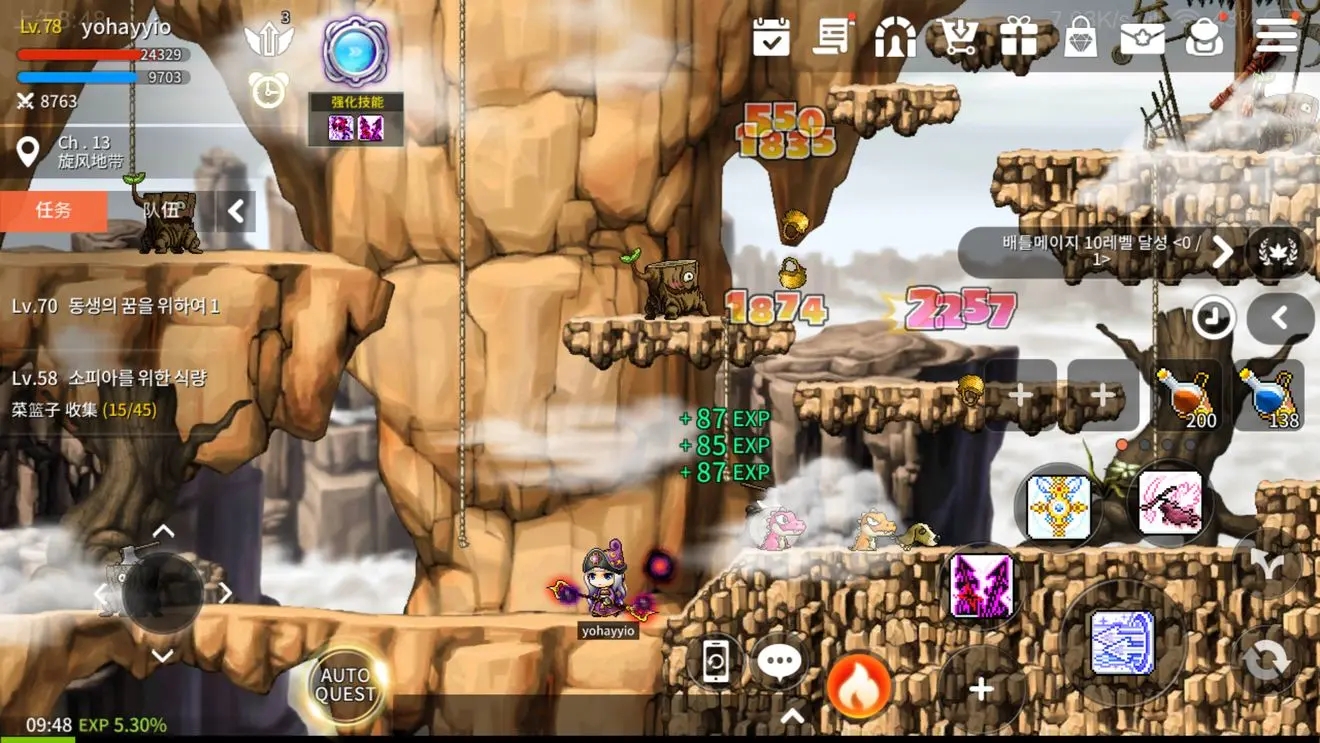Tap the orange flame attack button

pos(859,686)
